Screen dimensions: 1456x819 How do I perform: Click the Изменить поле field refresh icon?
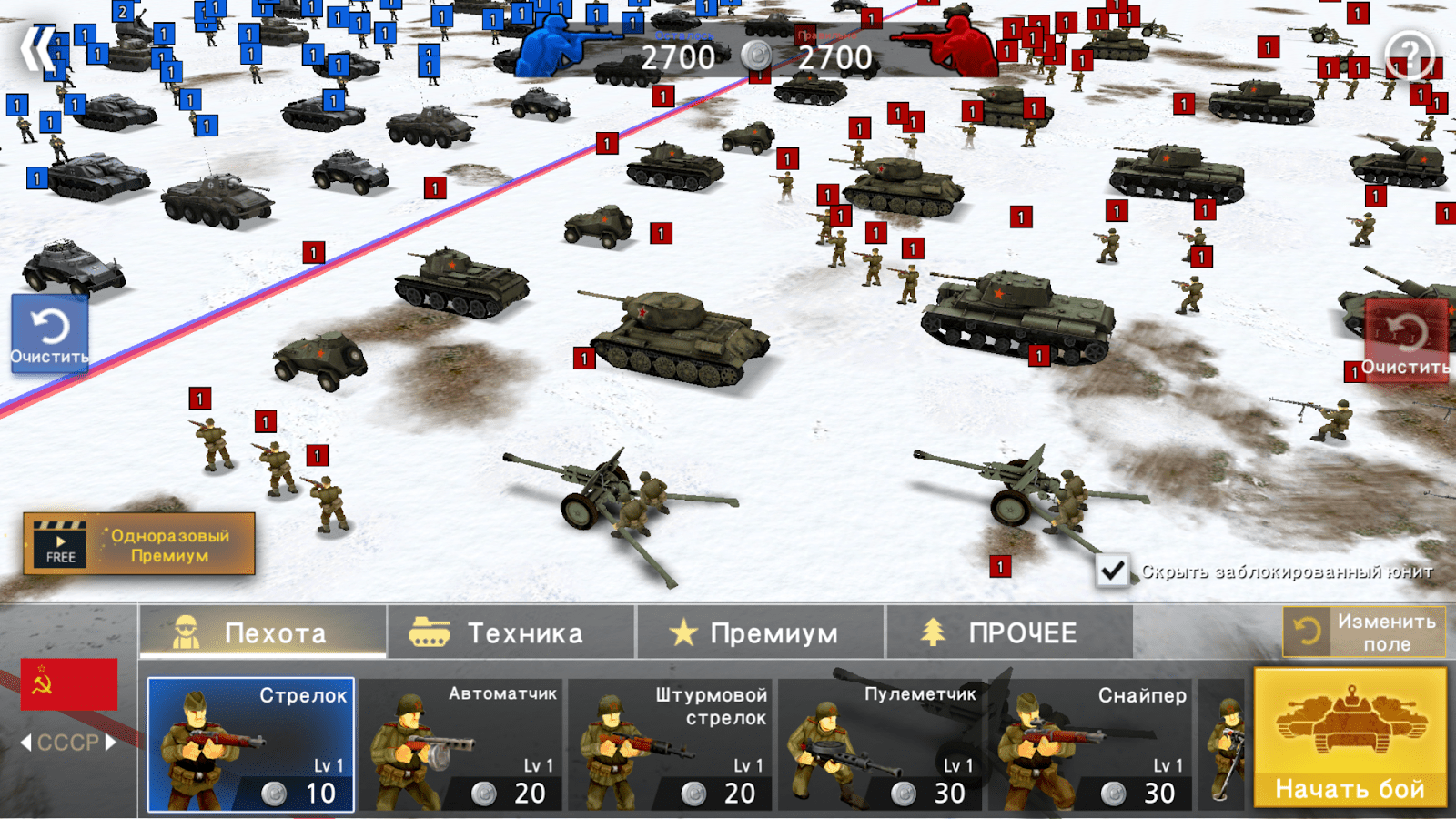(x=1306, y=631)
